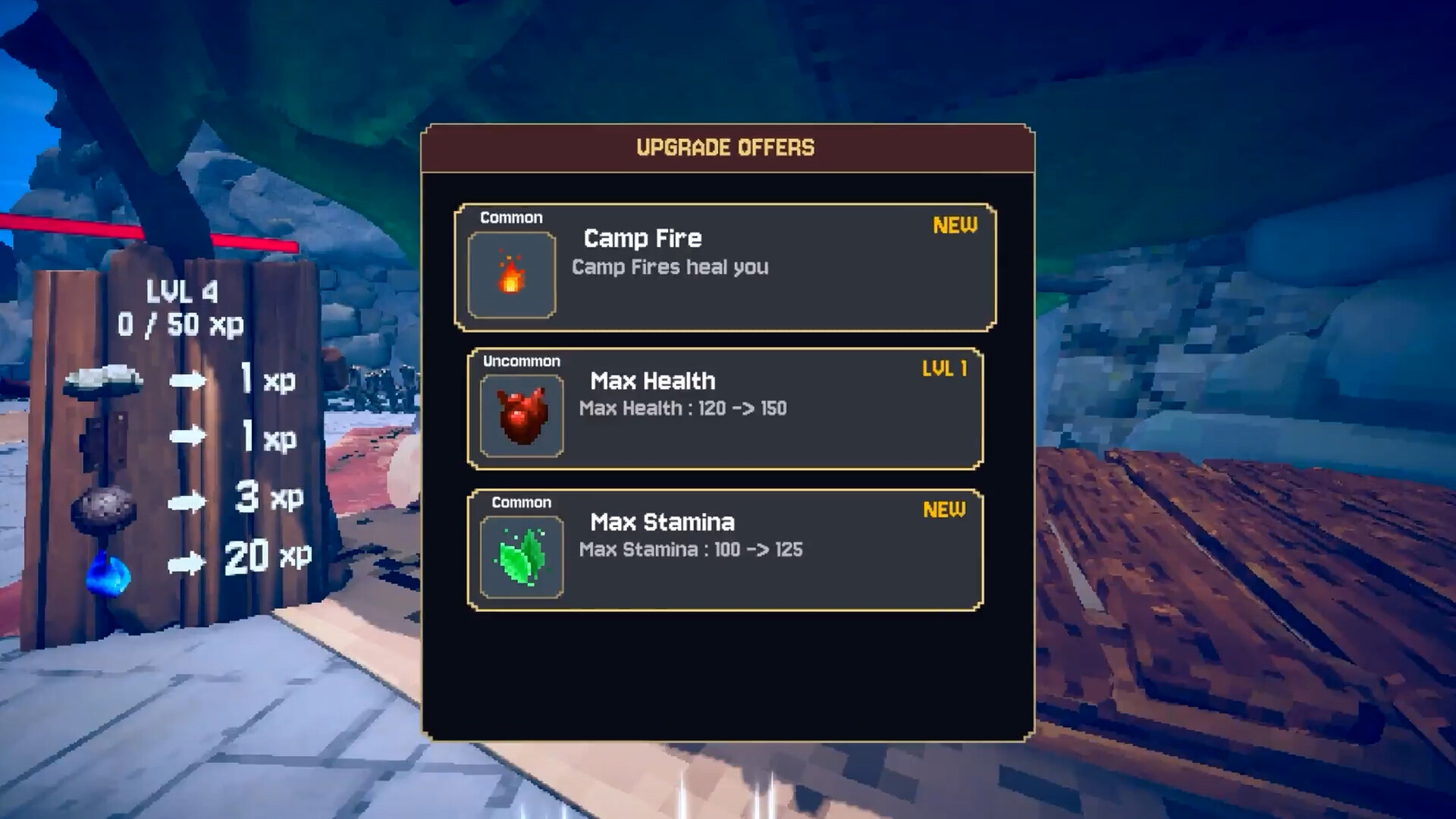Screen dimensions: 1456x819
Task: Click the 0 / 50 xp progress readout
Action: [x=182, y=325]
